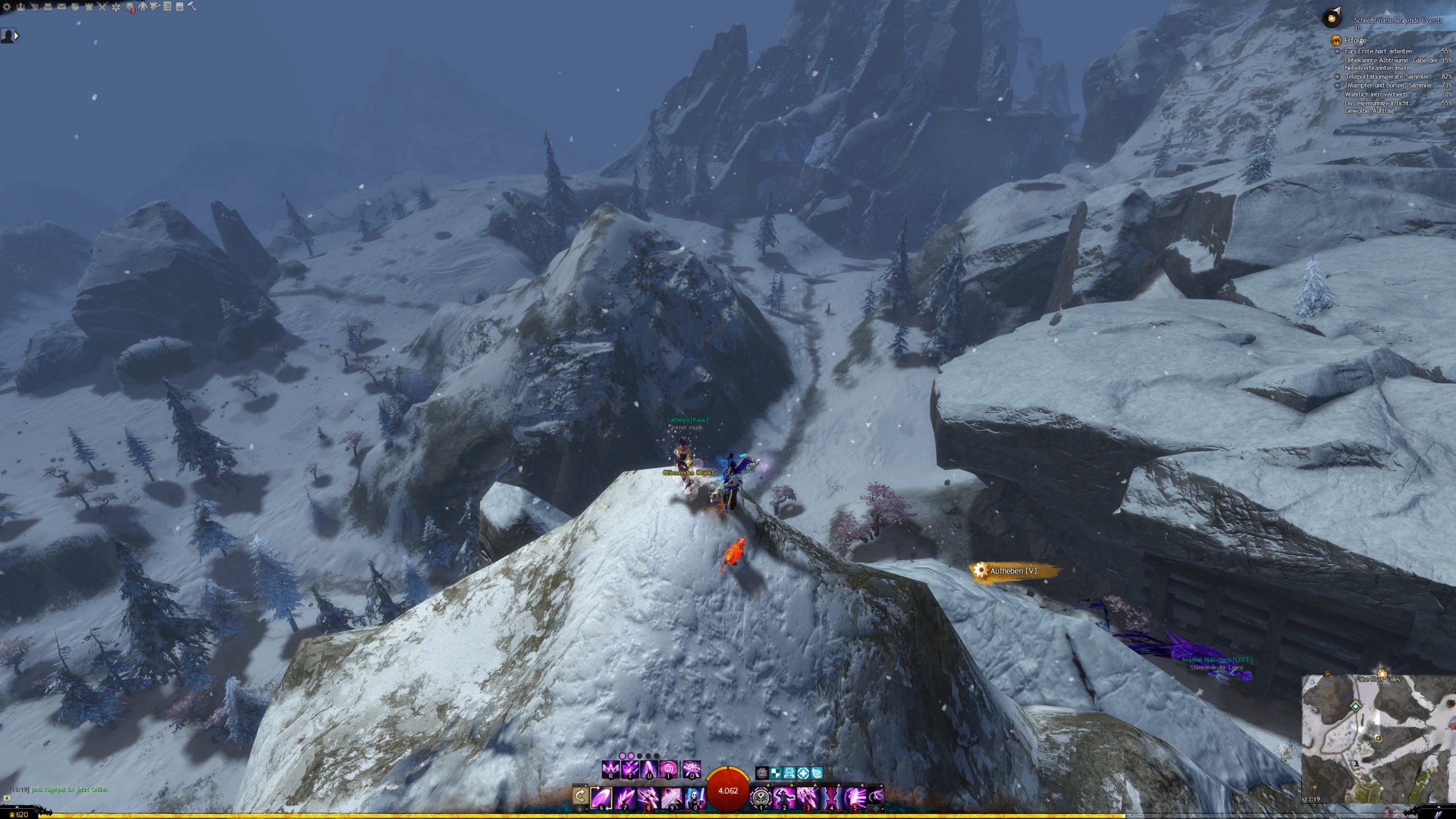Activate the masked figure skill bound to 0
1456x819 pixels.
pyautogui.click(x=694, y=797)
